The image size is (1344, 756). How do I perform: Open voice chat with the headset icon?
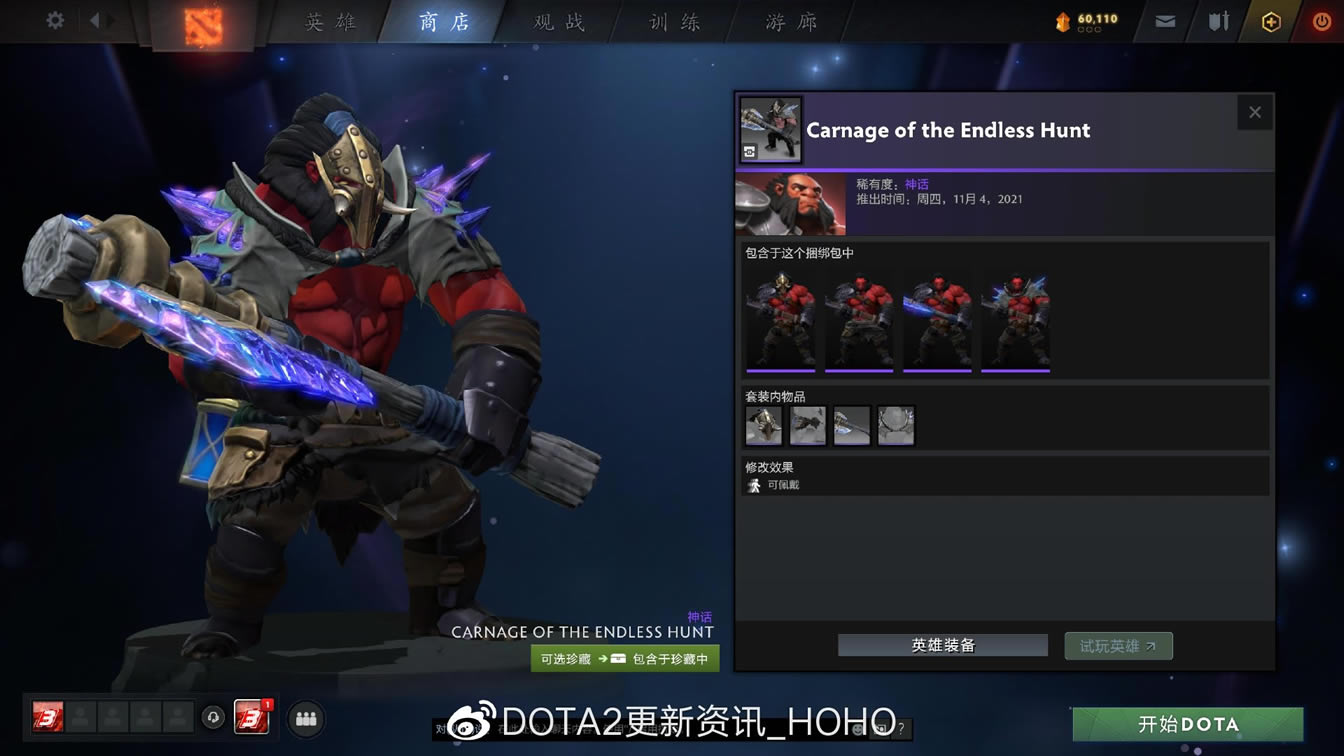(211, 718)
